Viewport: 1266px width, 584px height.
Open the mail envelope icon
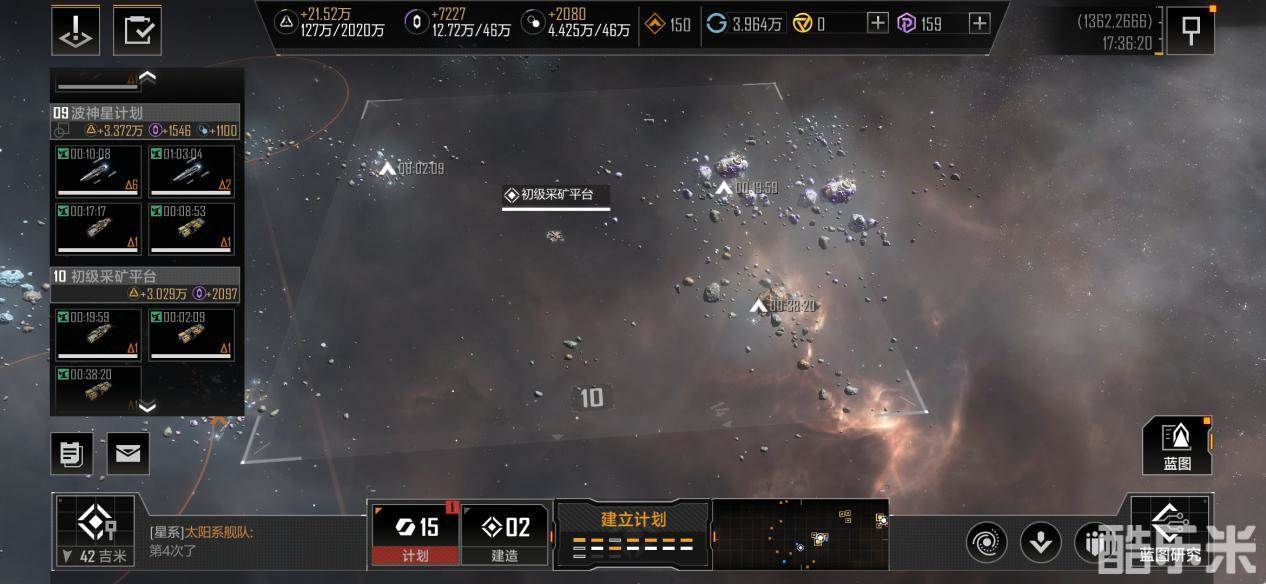[128, 454]
